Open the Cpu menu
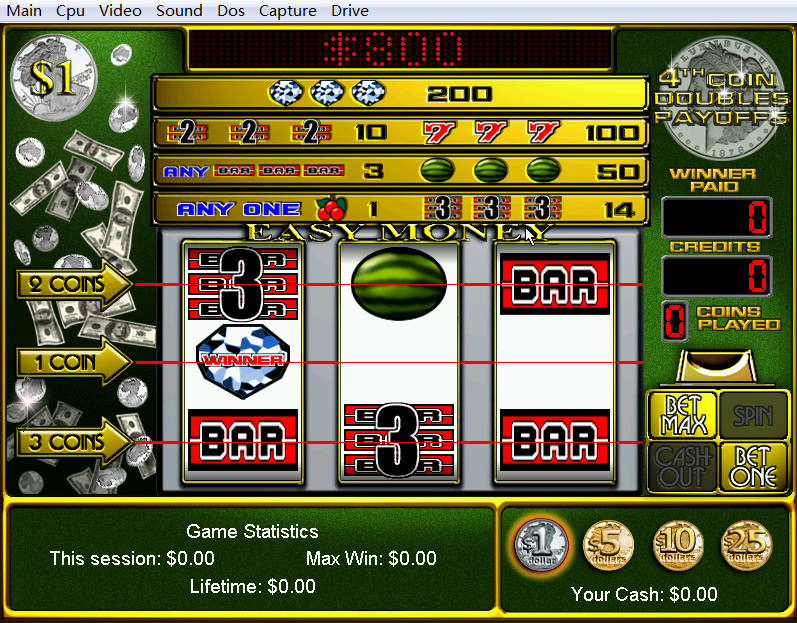The image size is (797, 623). coord(70,11)
